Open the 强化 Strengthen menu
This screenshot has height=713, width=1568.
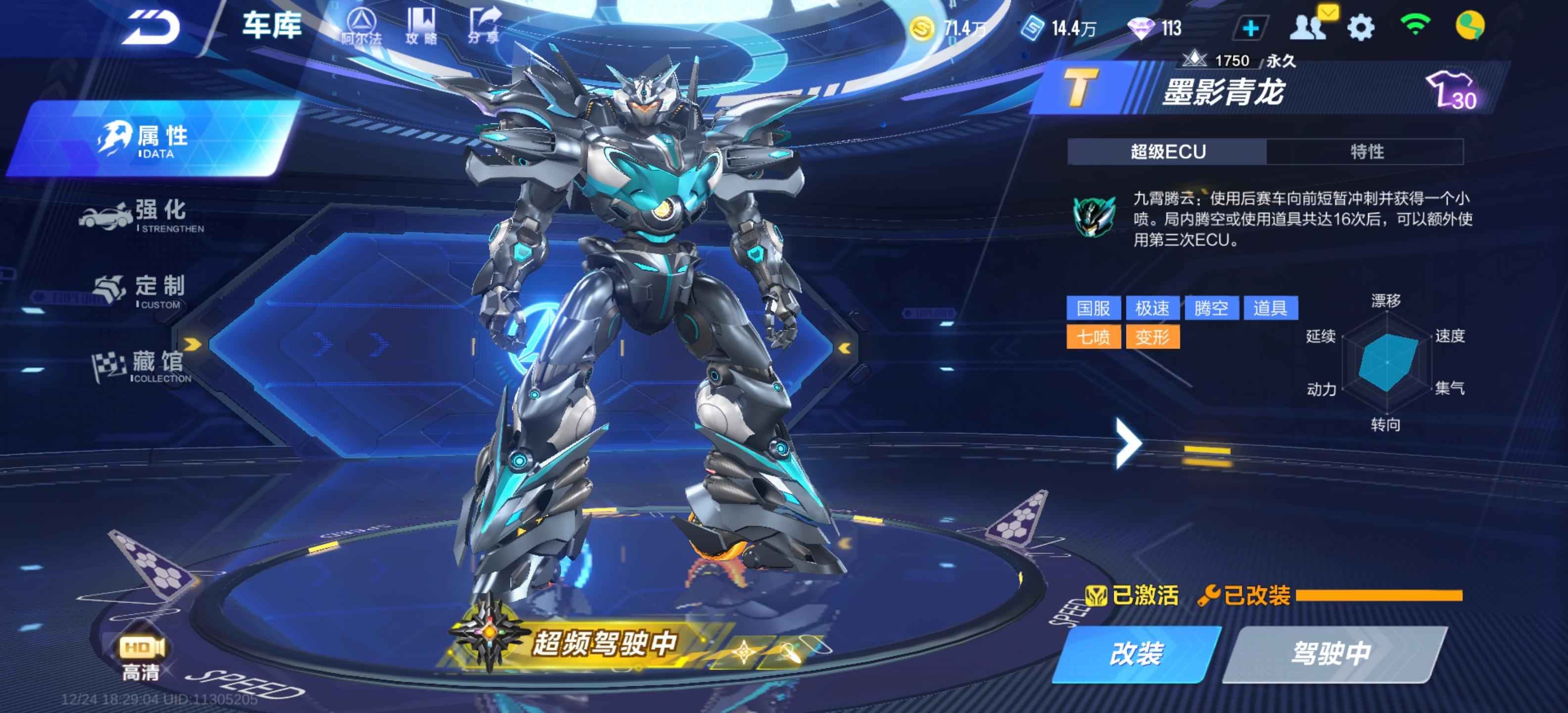point(146,215)
